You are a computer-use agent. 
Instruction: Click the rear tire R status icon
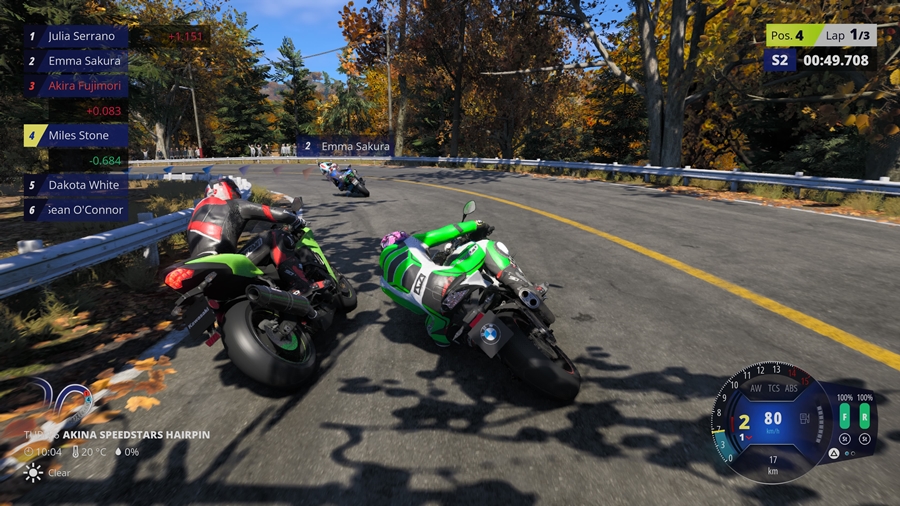[x=865, y=418]
